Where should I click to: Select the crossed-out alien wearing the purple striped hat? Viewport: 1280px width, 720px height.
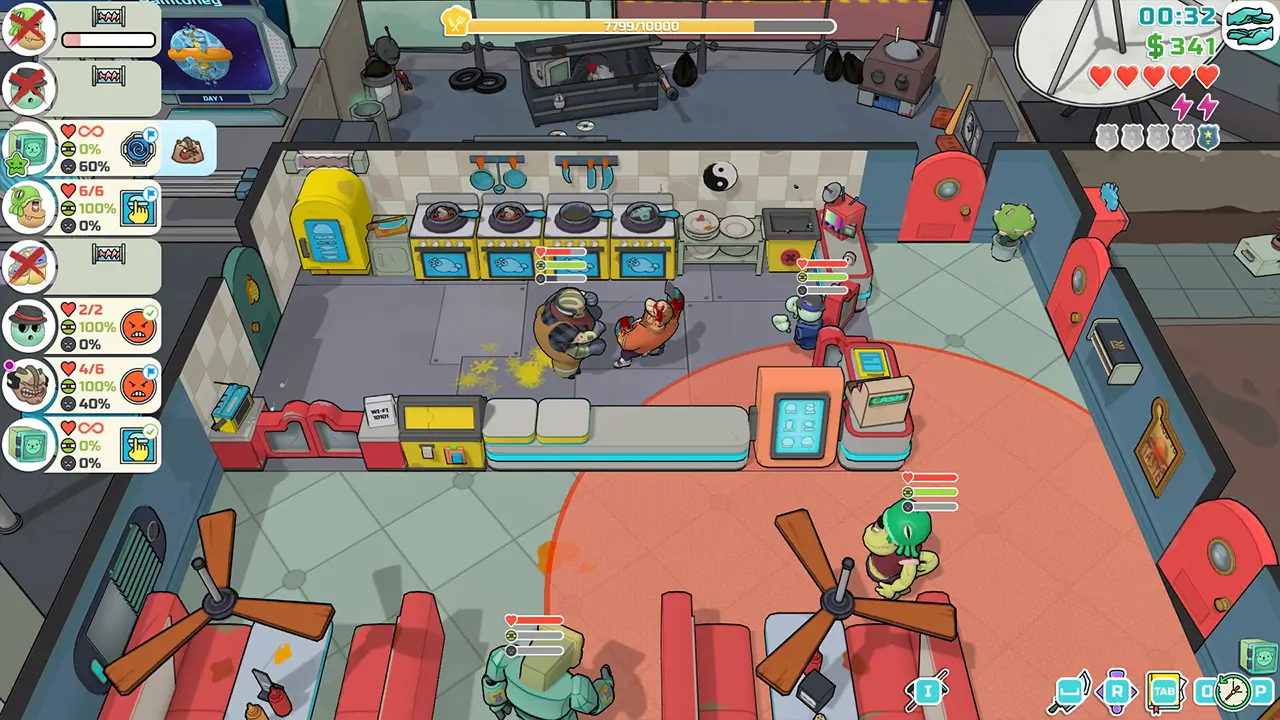[x=29, y=266]
